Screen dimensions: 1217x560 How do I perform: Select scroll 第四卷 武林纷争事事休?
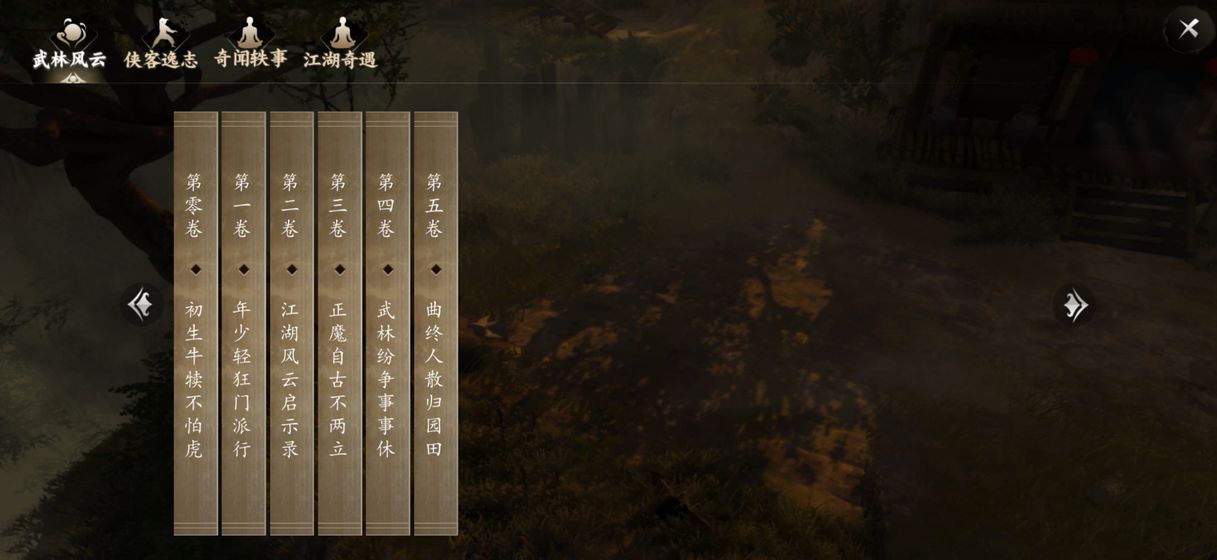387,323
